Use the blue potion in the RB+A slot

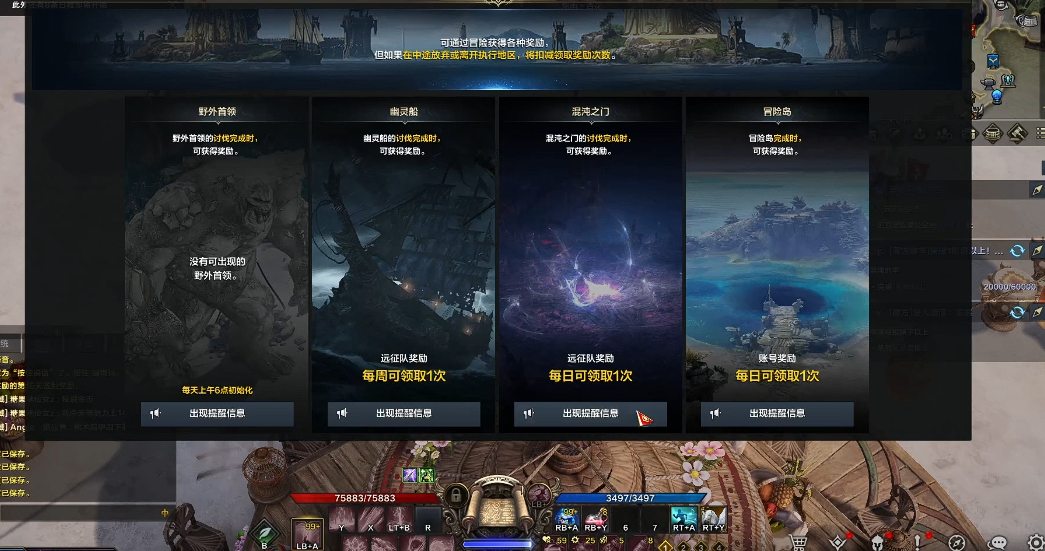click(x=567, y=517)
